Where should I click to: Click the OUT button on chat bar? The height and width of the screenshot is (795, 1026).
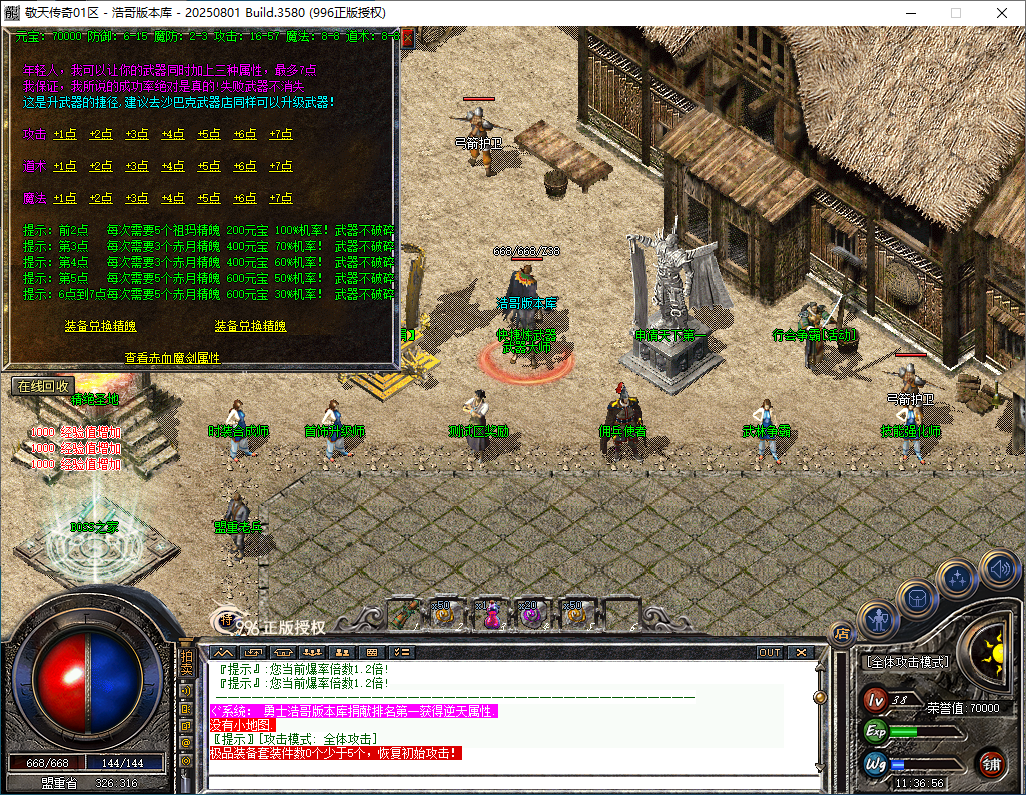tap(769, 652)
